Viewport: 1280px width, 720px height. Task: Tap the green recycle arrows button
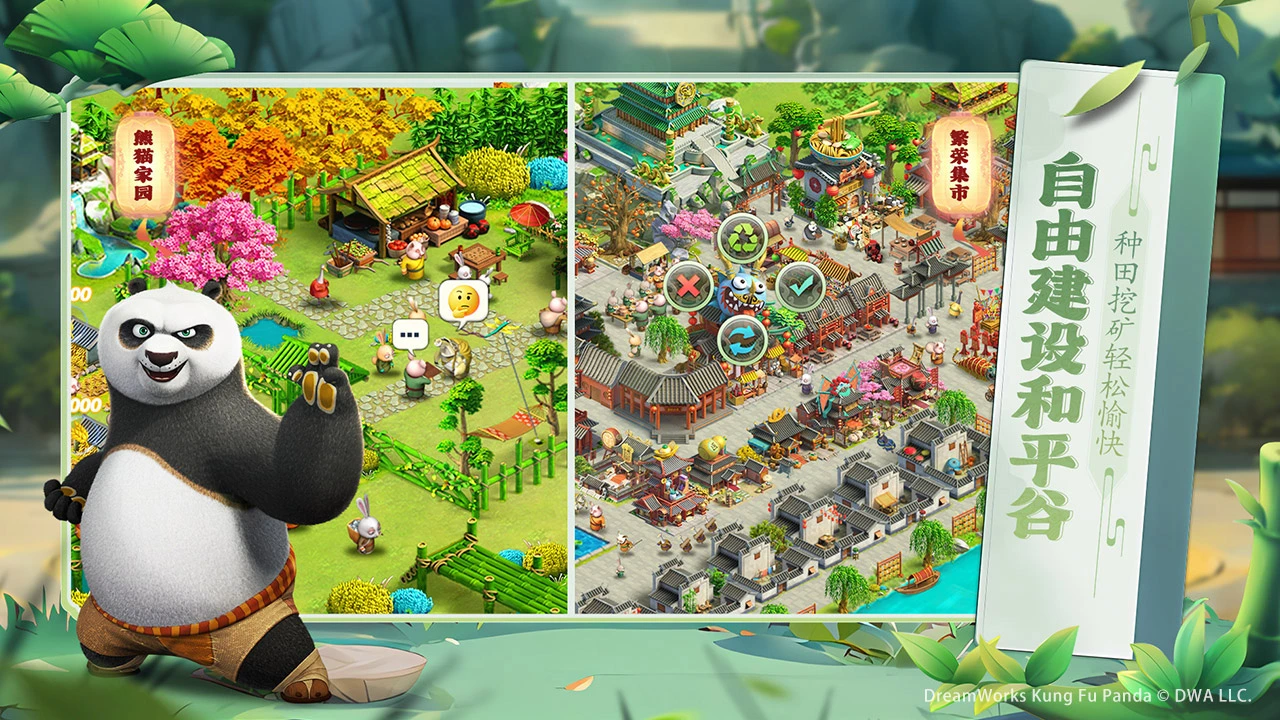pyautogui.click(x=743, y=238)
